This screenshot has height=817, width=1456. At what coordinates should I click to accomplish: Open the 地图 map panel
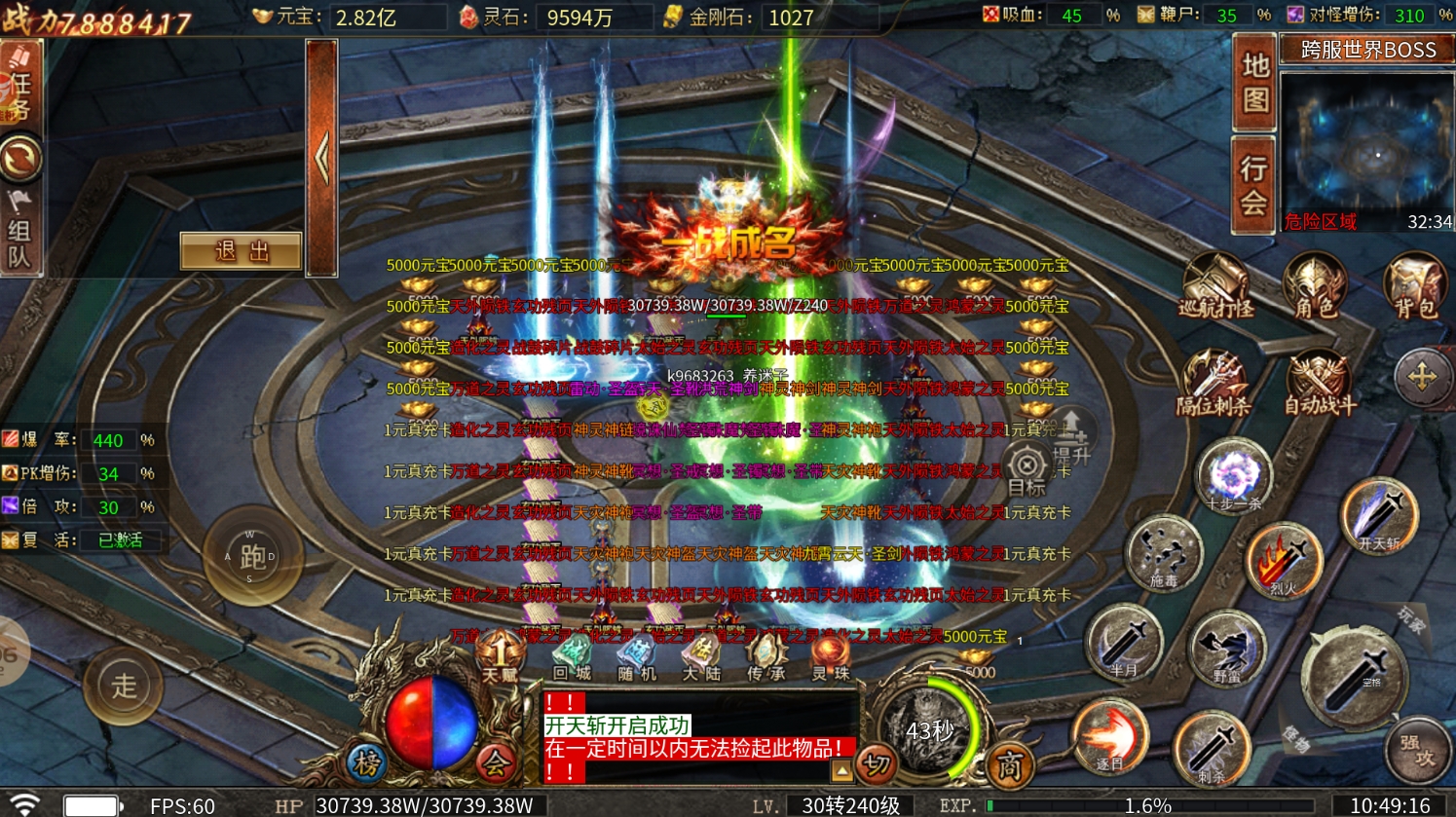(1253, 83)
